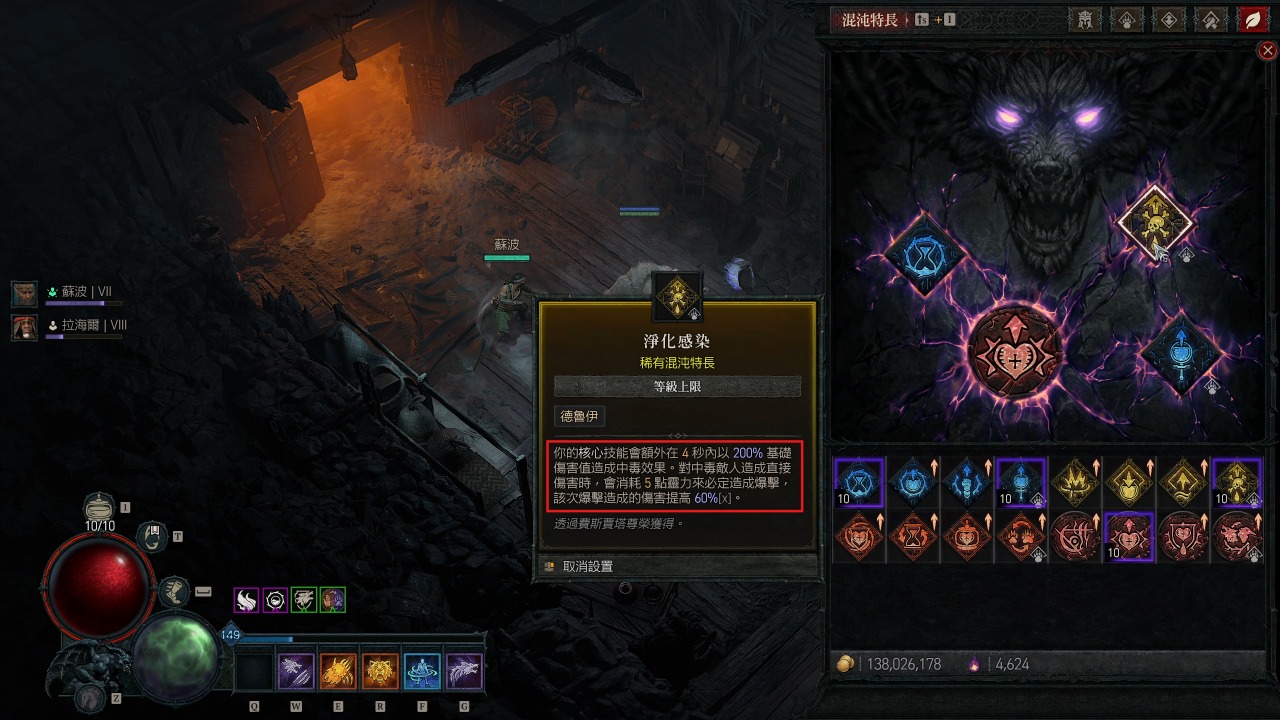
Task: Use the healing potion icon
Action: (98, 508)
